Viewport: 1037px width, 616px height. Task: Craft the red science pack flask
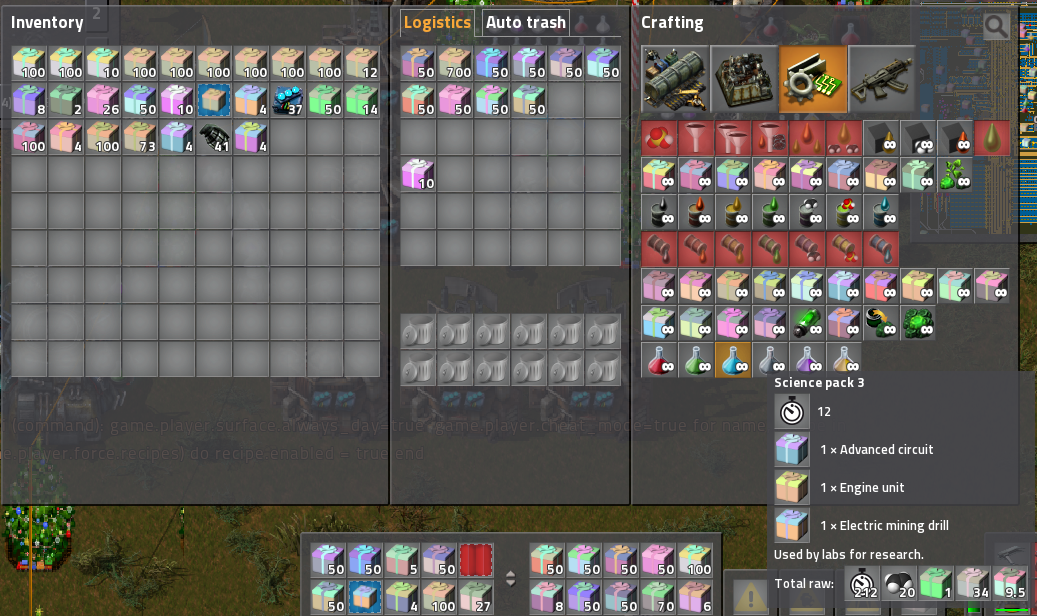[x=659, y=360]
